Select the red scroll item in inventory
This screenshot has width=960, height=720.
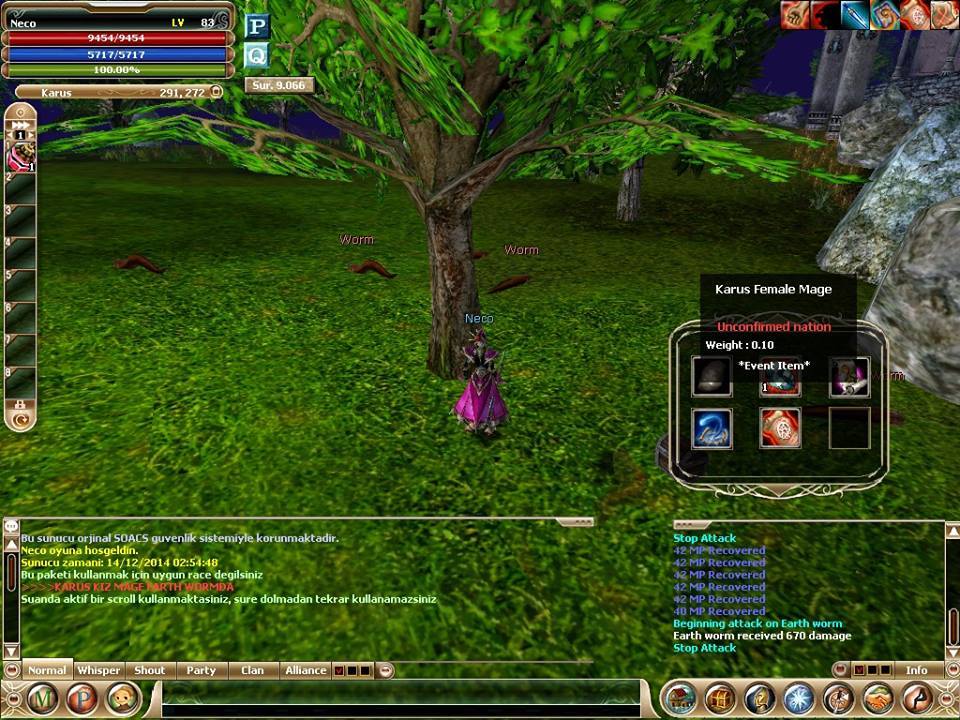780,428
